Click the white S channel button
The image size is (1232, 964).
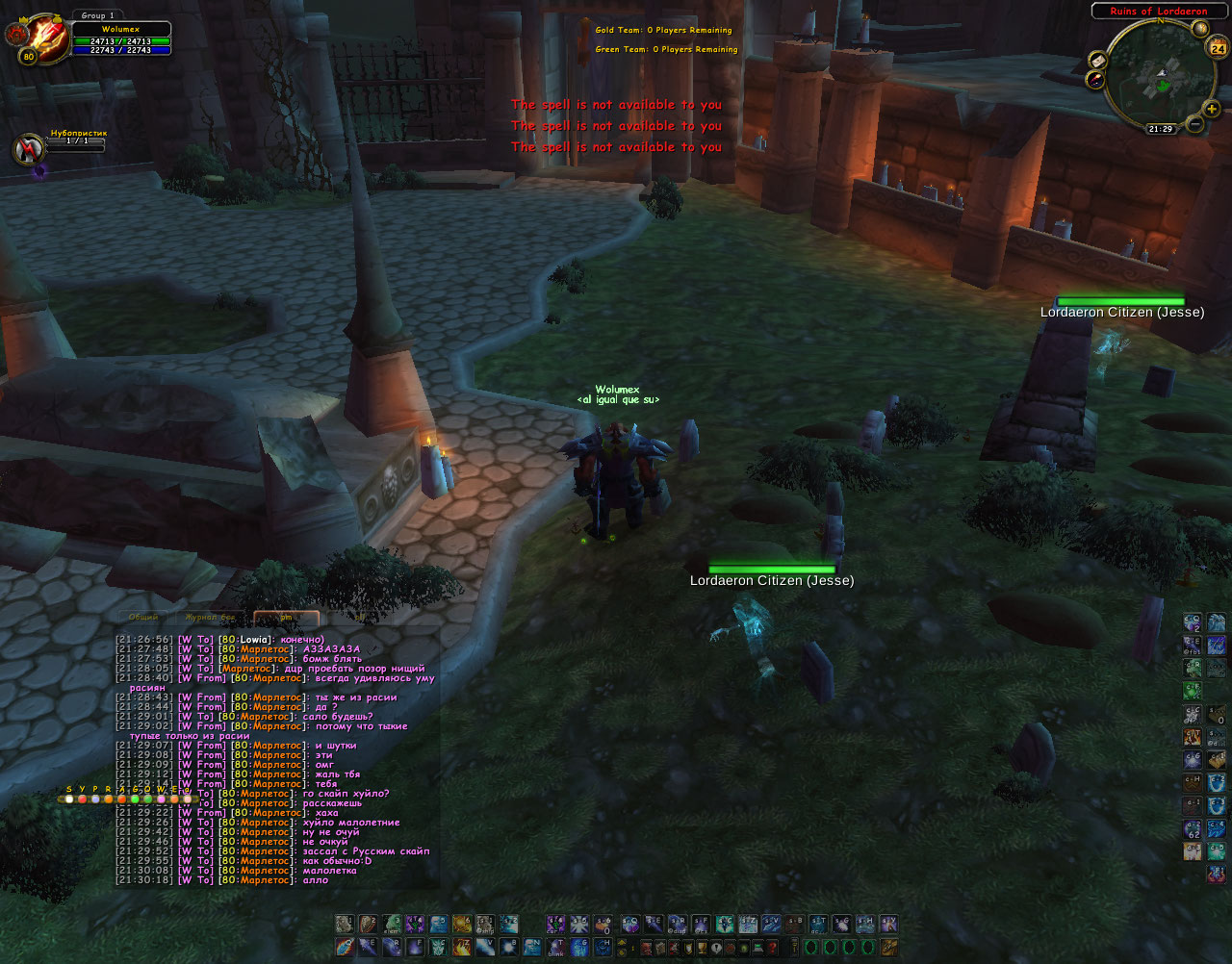pyautogui.click(x=69, y=799)
